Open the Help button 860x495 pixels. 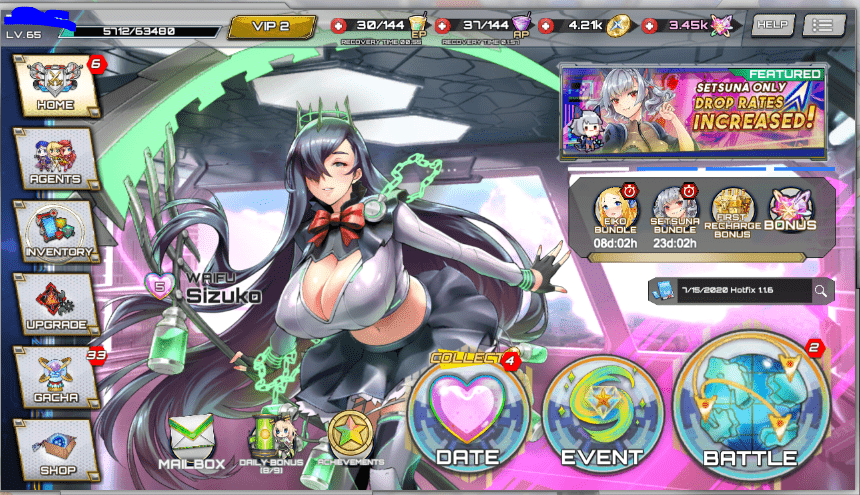[772, 25]
